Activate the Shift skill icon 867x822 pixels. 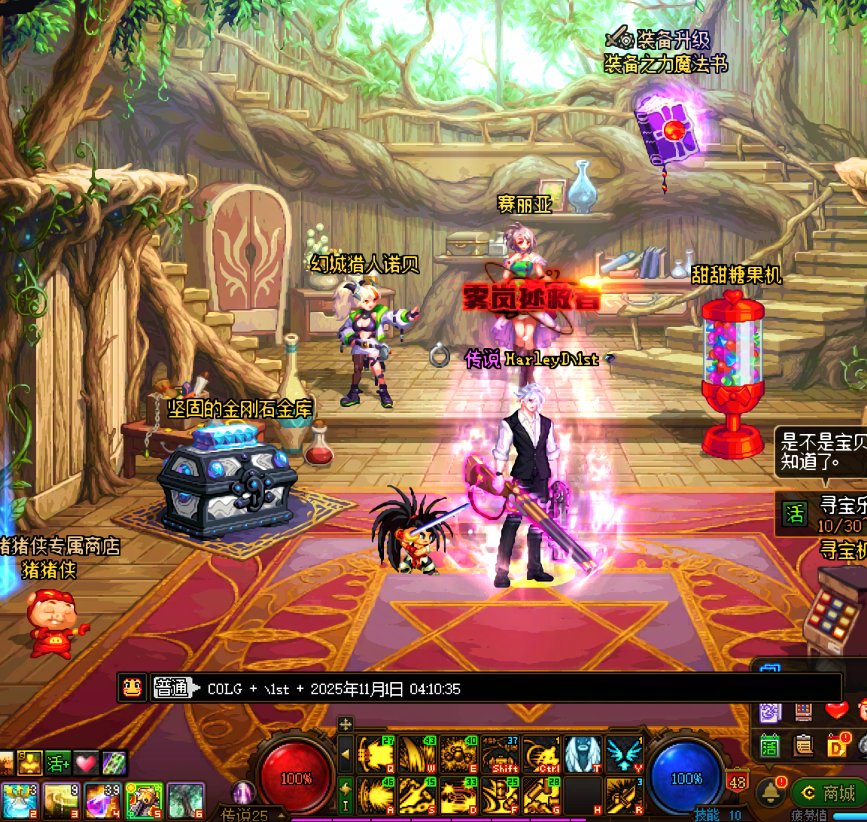coord(499,754)
